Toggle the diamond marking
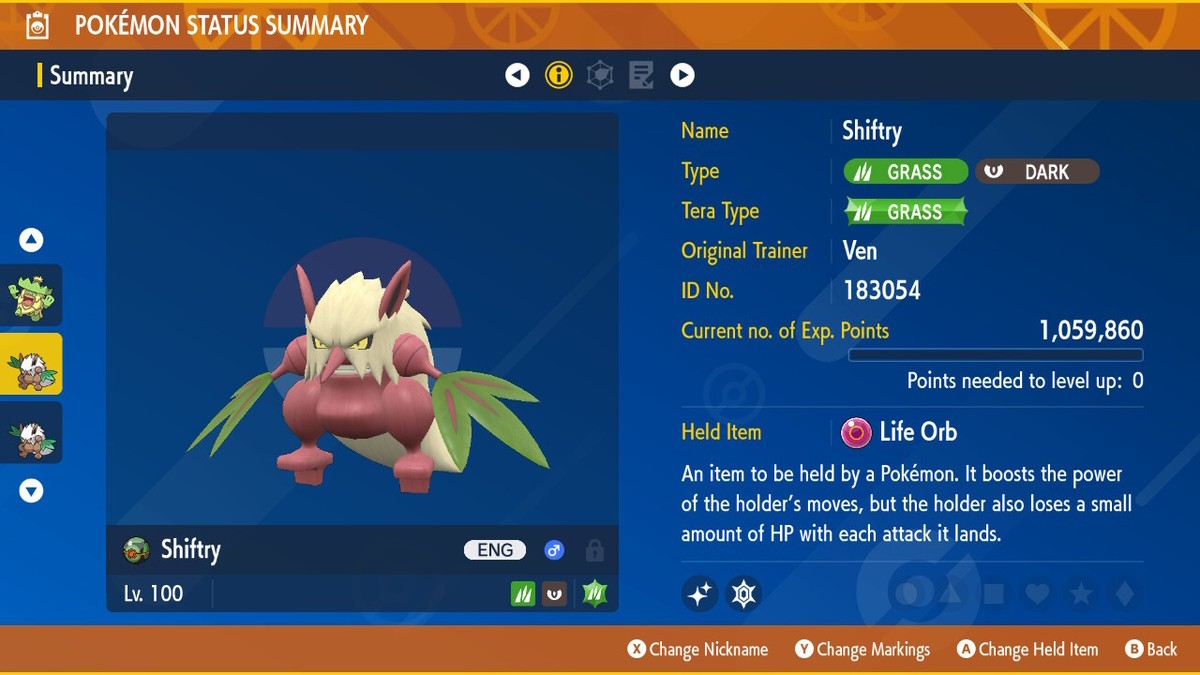This screenshot has width=1200, height=675. click(1124, 594)
